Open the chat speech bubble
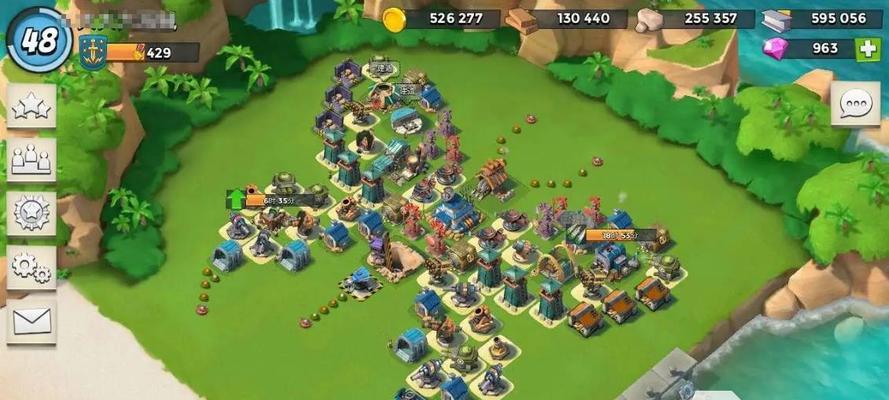 [855, 103]
